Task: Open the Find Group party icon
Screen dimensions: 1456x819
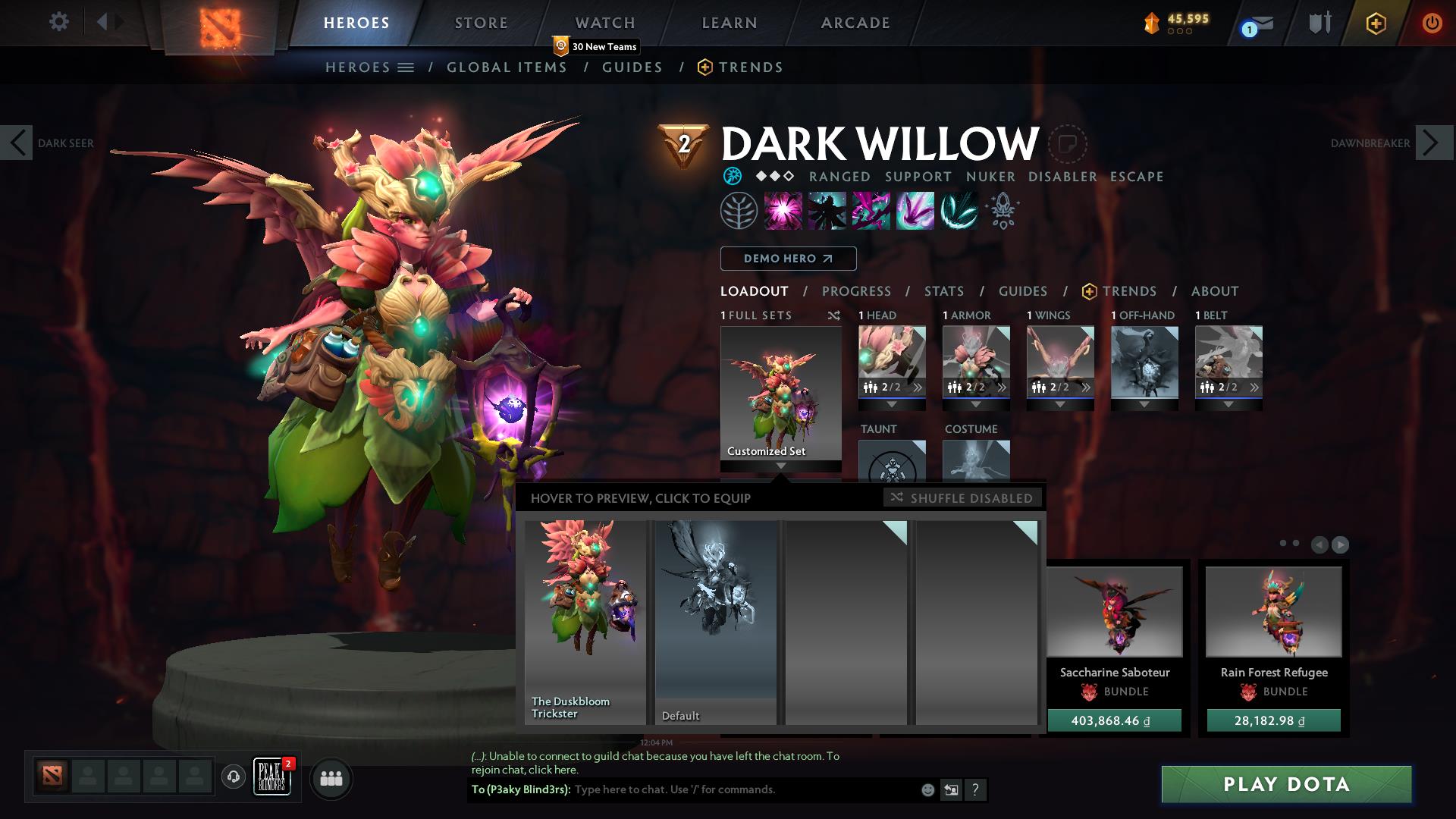Action: click(x=330, y=778)
